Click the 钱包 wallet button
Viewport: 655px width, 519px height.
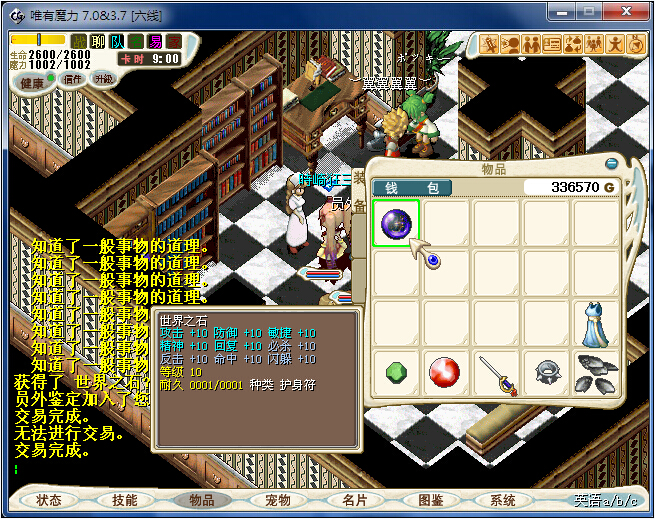(412, 187)
